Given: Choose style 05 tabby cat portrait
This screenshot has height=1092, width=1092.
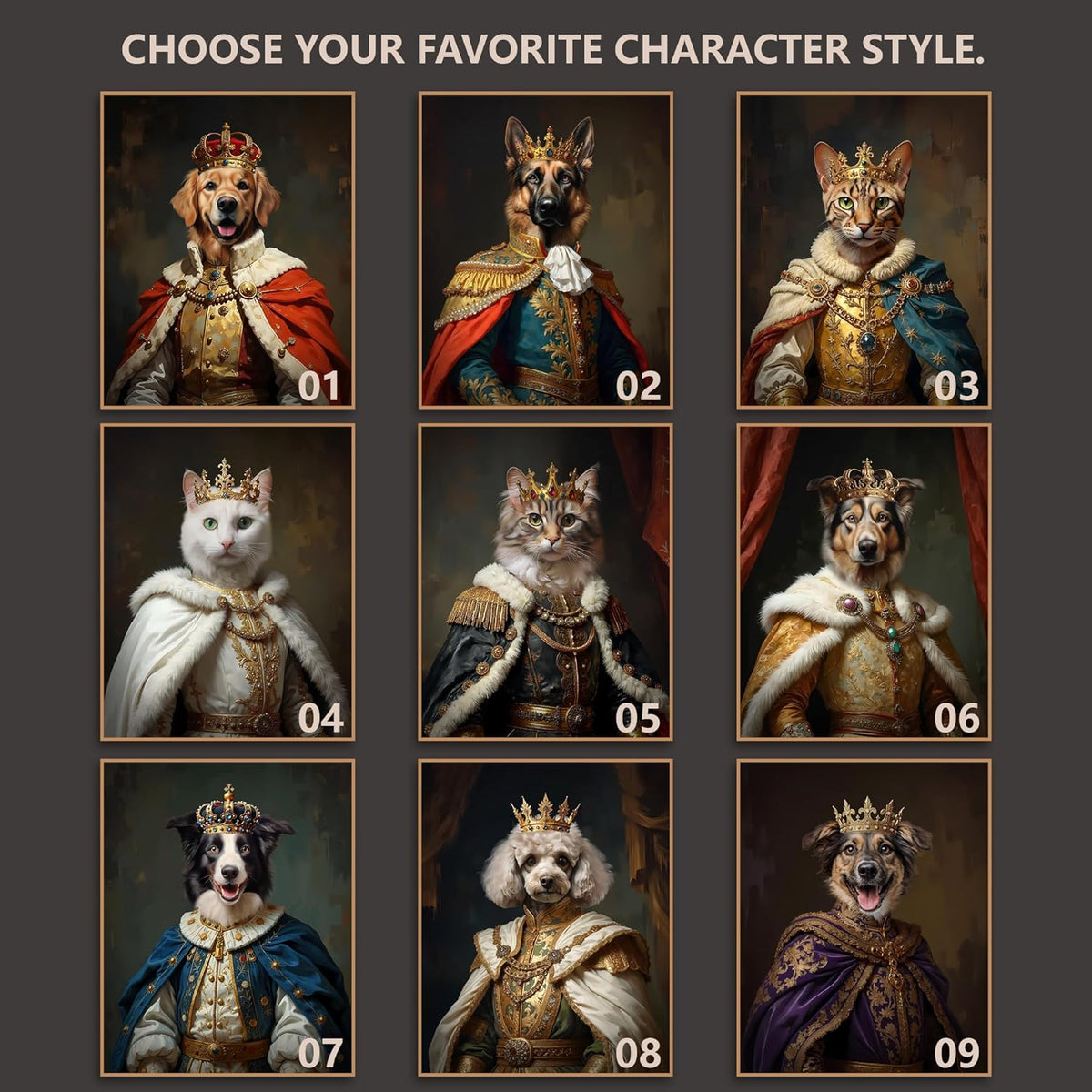Looking at the screenshot, I should click(546, 581).
